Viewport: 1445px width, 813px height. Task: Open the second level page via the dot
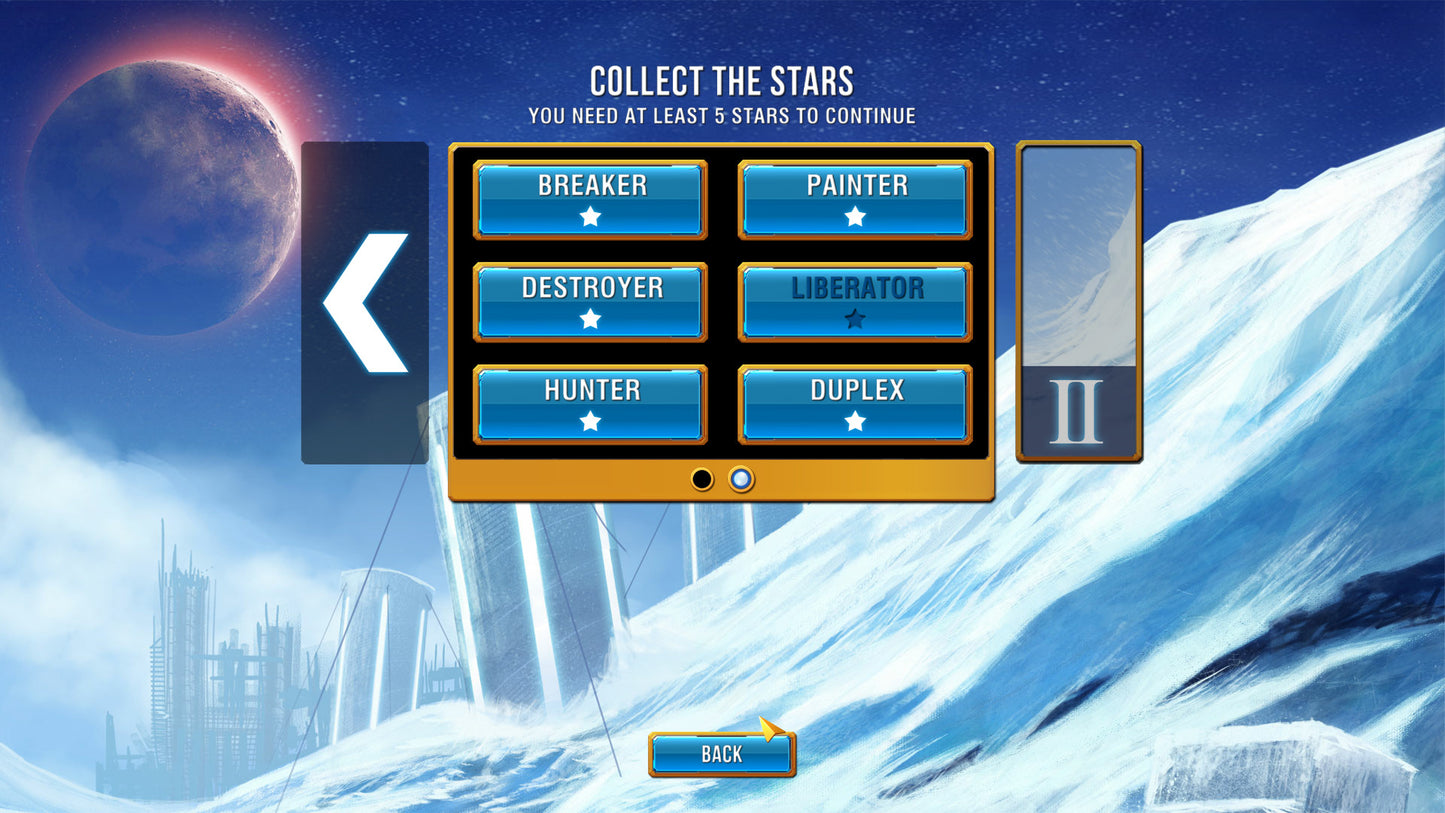coord(740,480)
